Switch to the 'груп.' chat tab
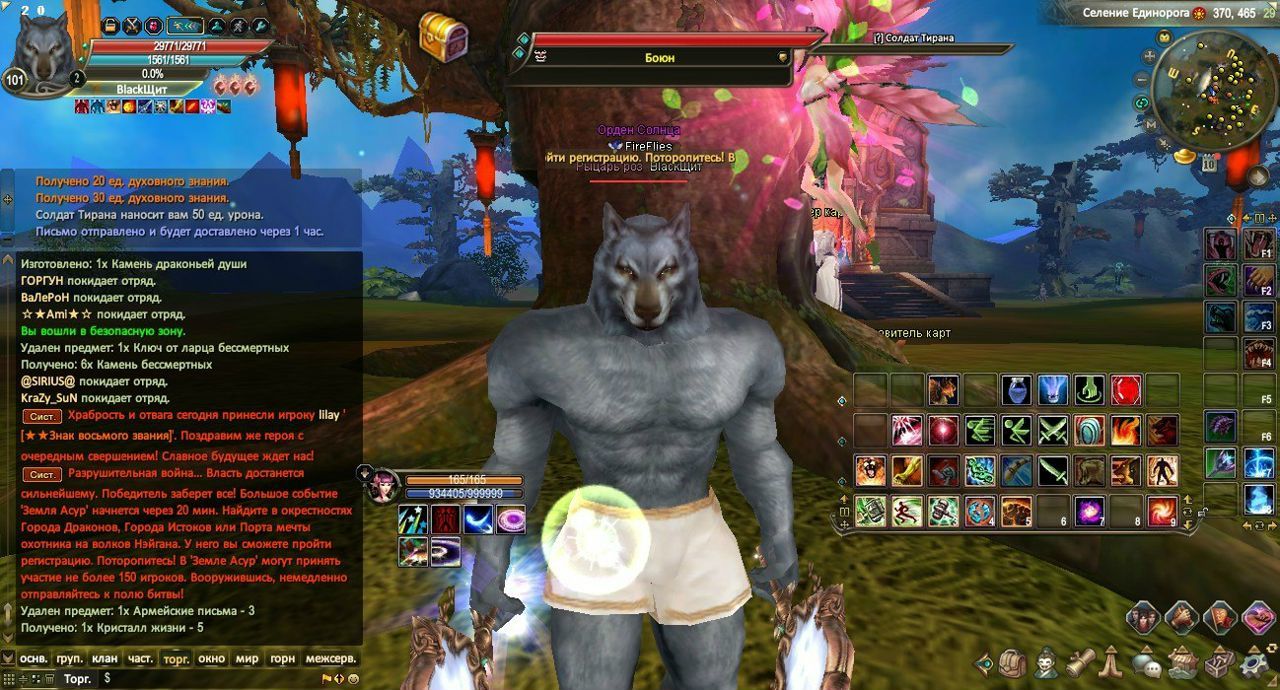The image size is (1280, 690). [69, 659]
